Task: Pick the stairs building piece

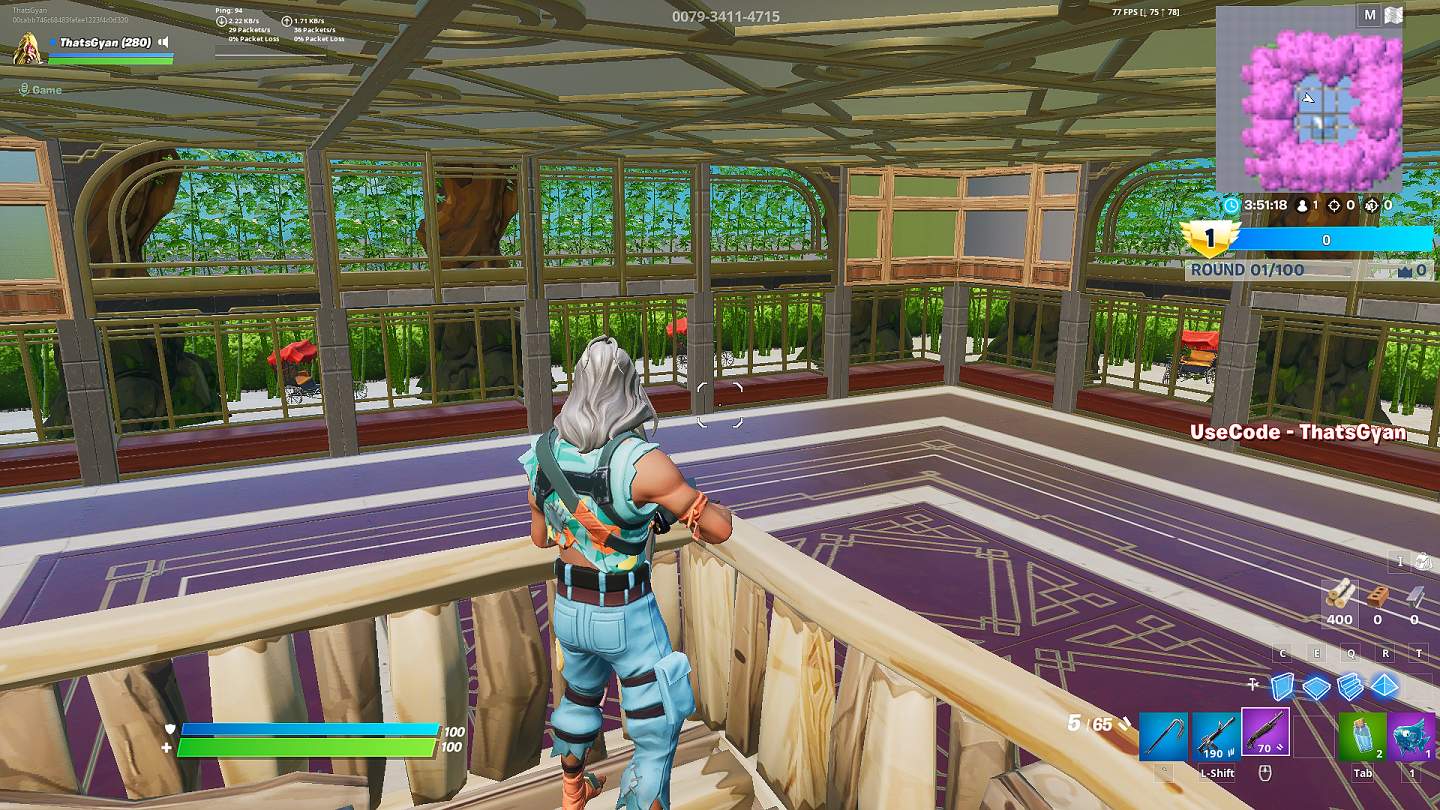Action: 1350,686
